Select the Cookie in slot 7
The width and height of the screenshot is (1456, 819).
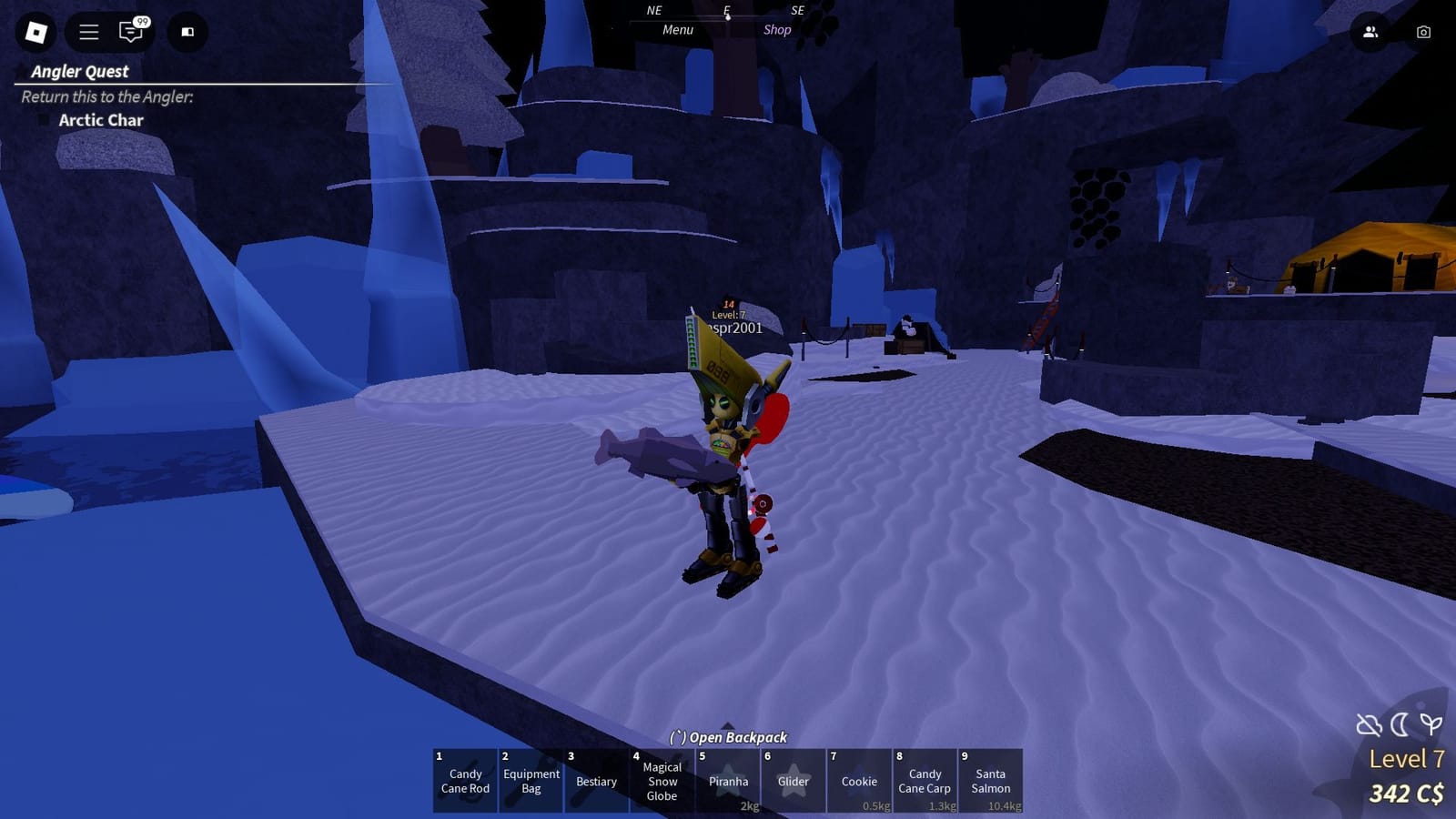858,781
